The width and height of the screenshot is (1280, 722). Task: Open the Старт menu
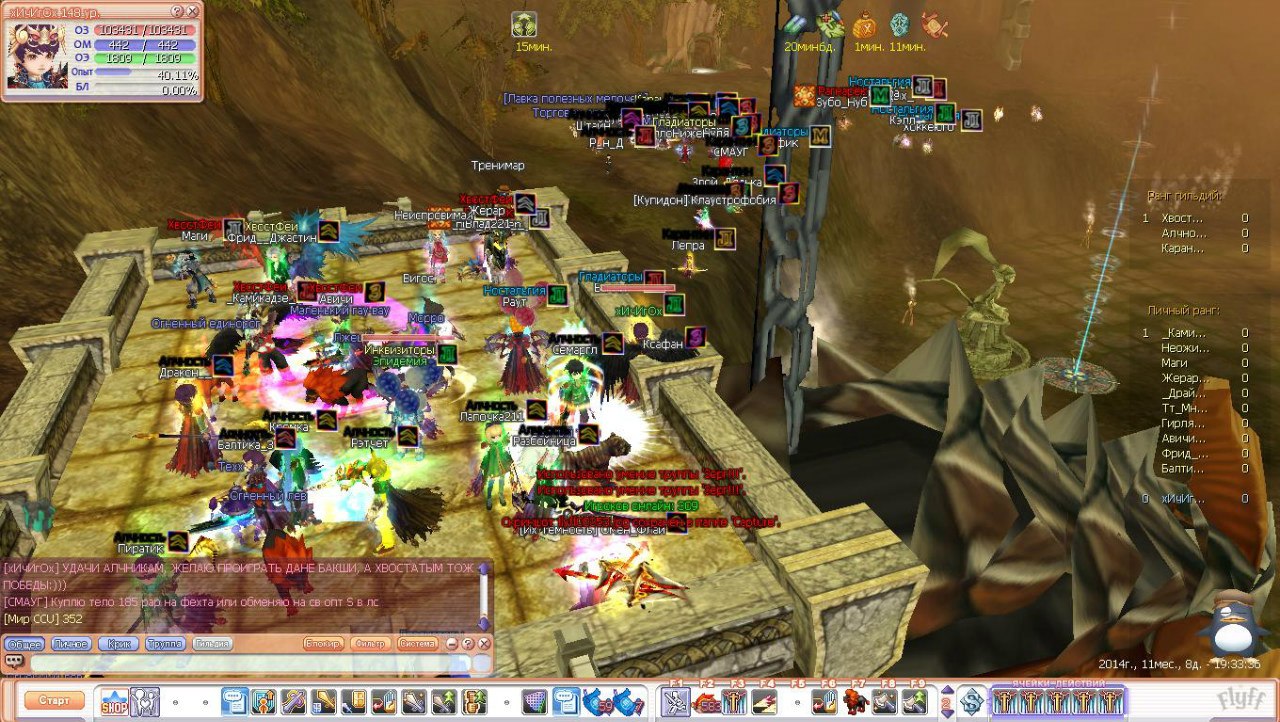click(54, 701)
